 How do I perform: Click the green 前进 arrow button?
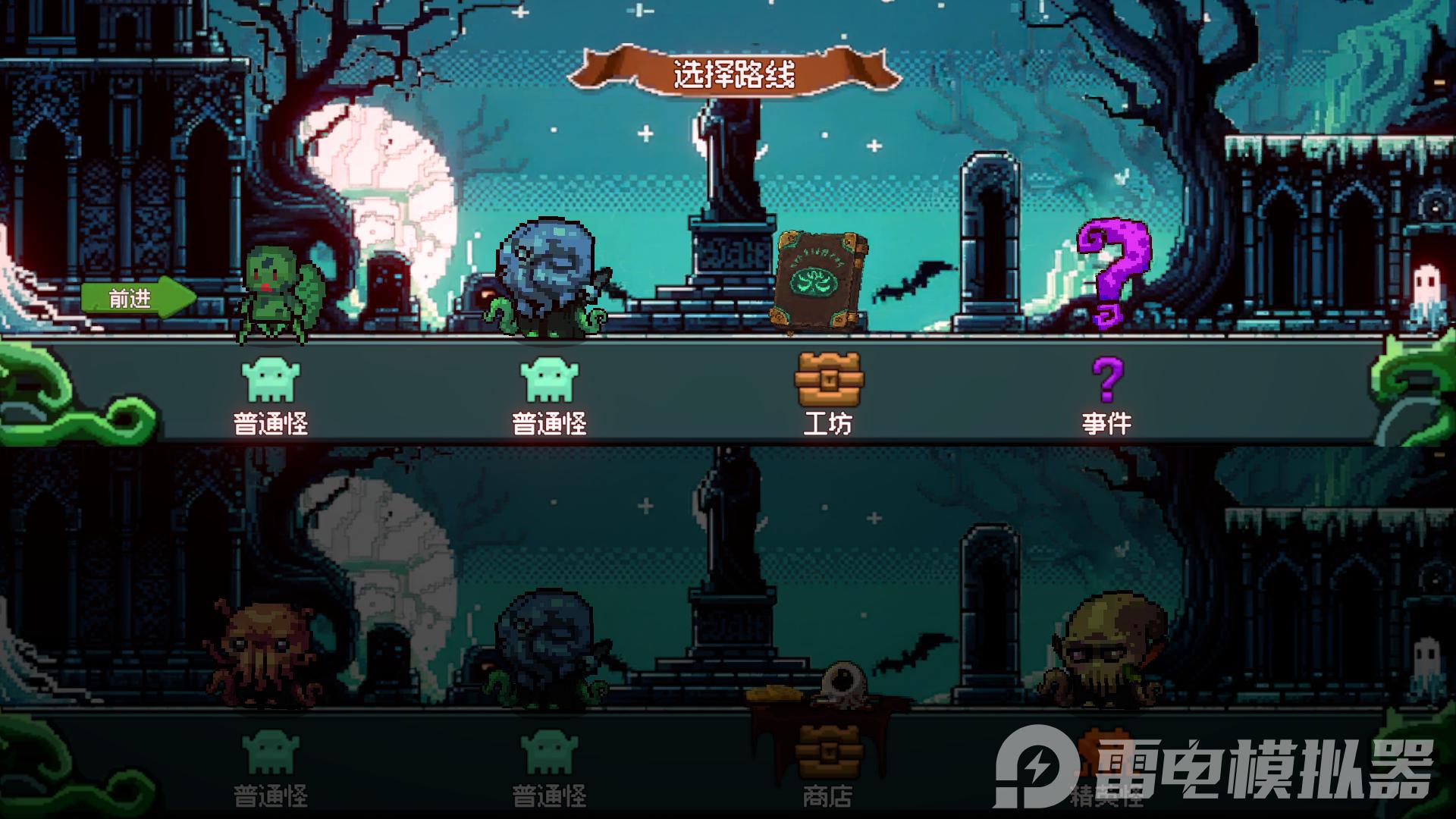tap(136, 299)
